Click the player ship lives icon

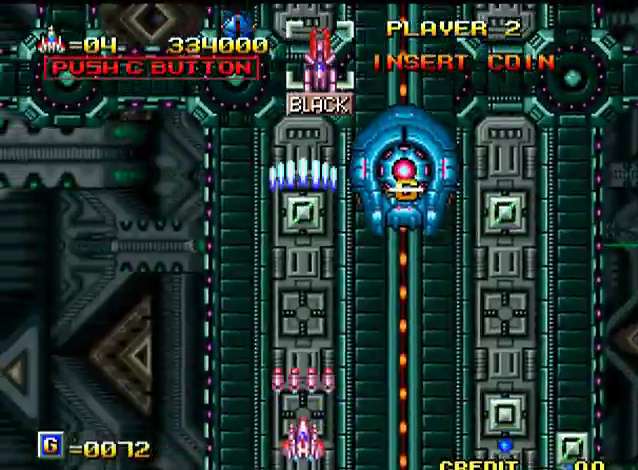[50, 44]
